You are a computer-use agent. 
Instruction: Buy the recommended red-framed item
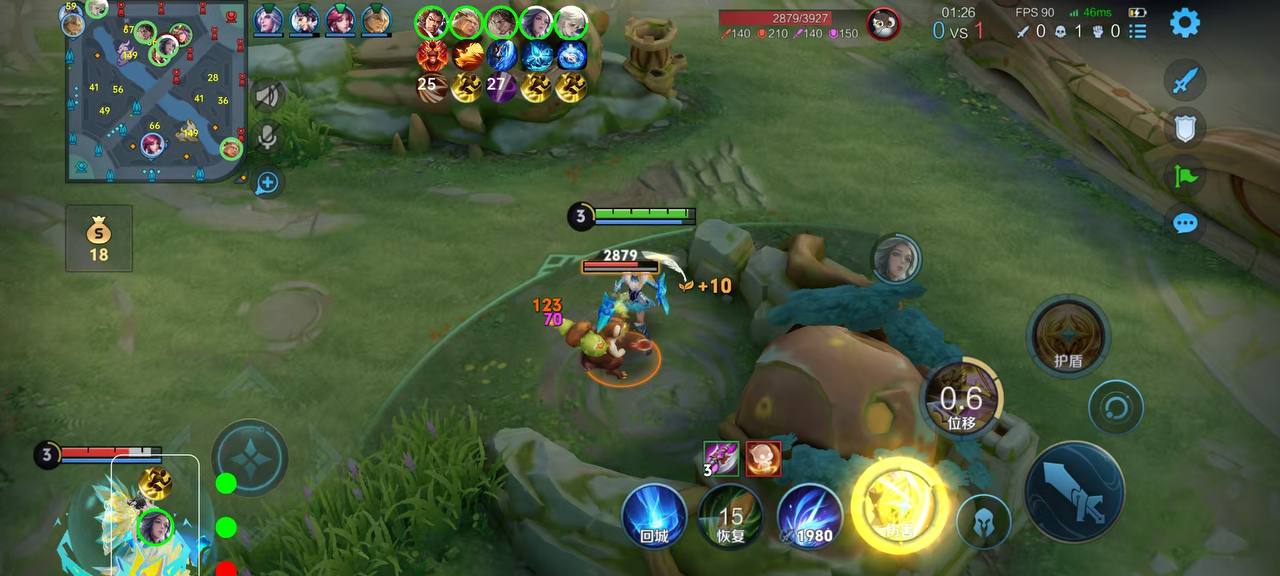coord(763,458)
